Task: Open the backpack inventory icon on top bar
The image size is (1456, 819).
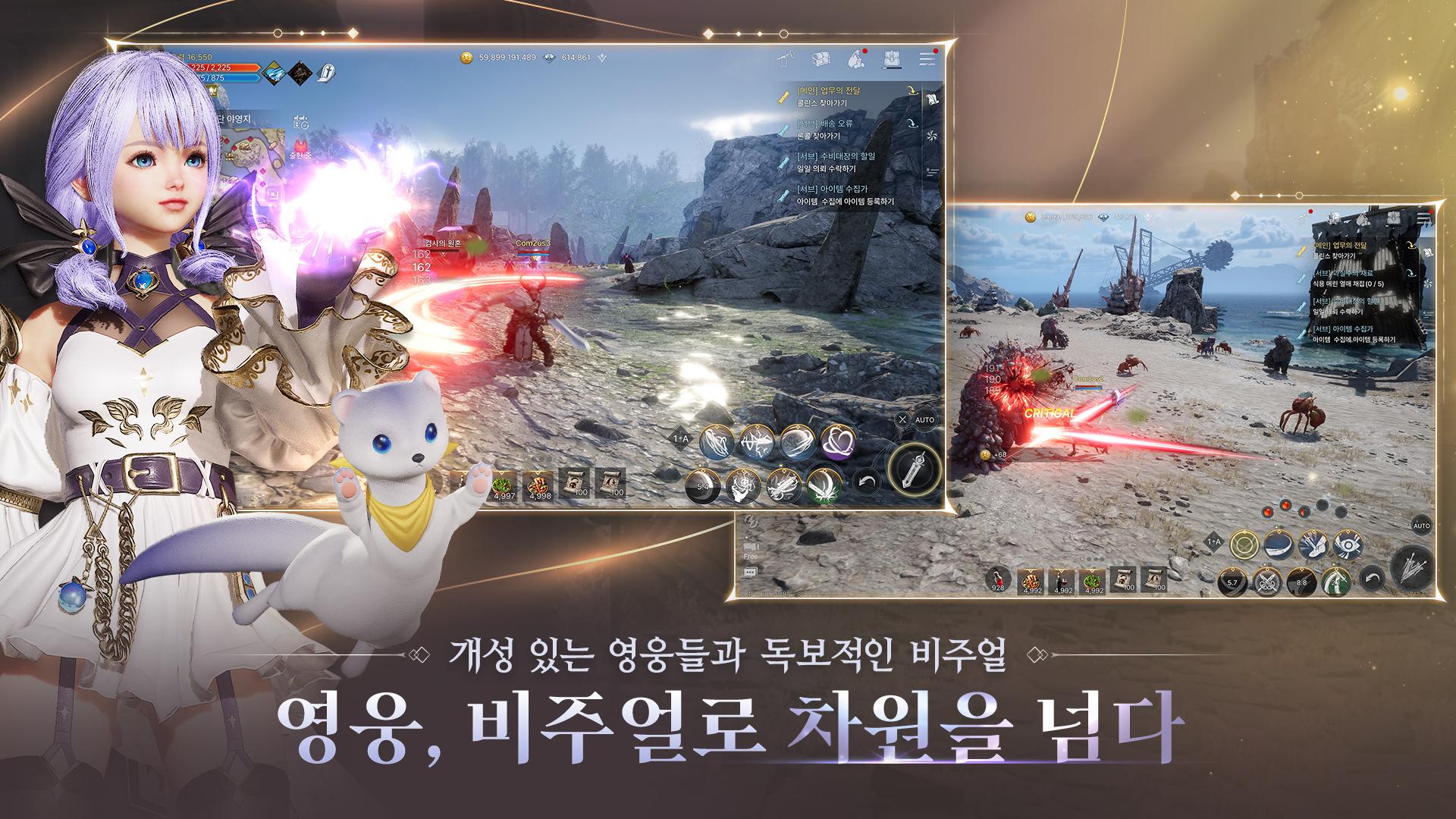Action: click(890, 58)
